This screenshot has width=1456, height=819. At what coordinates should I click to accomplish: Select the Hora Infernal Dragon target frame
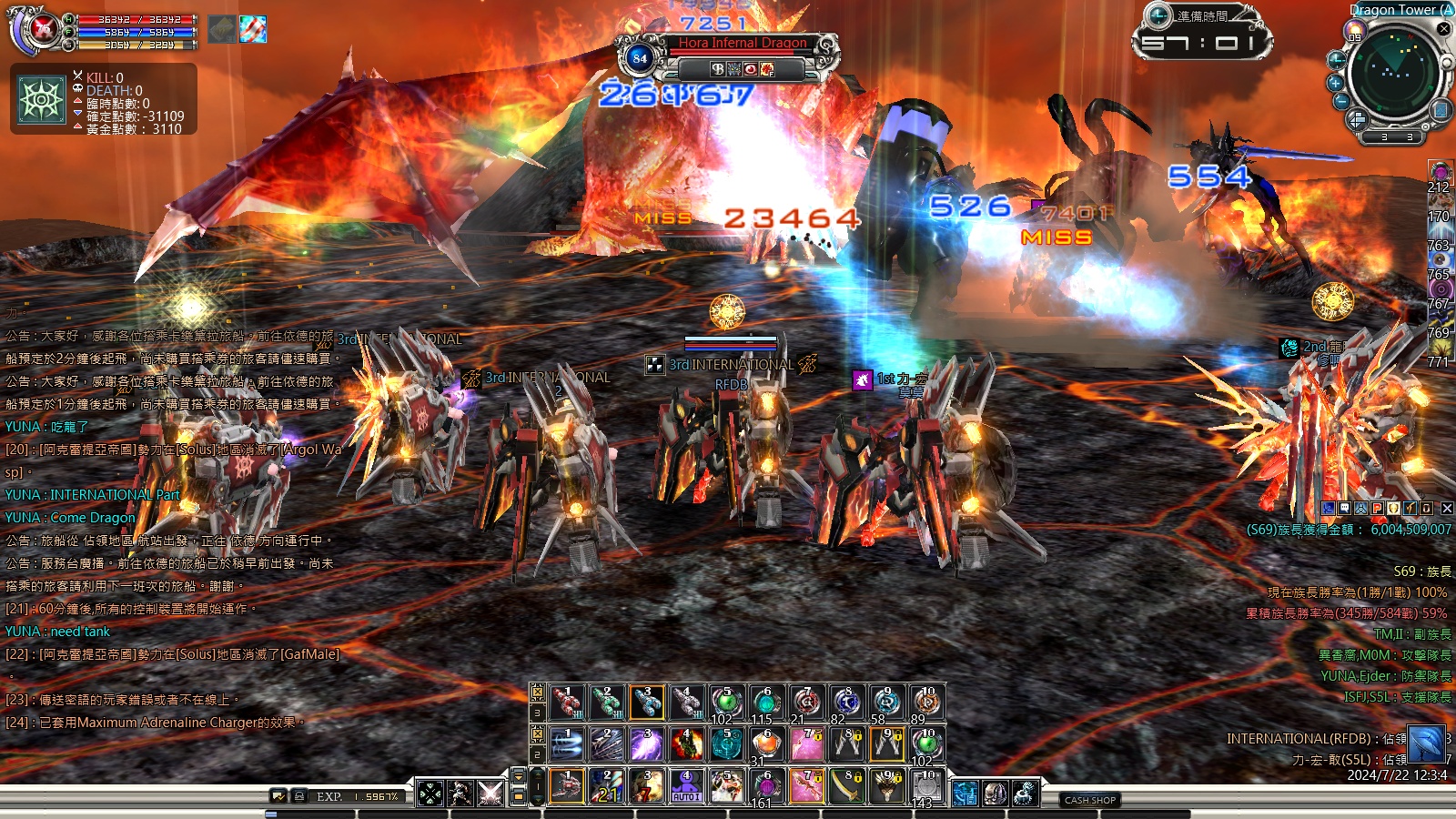click(742, 43)
